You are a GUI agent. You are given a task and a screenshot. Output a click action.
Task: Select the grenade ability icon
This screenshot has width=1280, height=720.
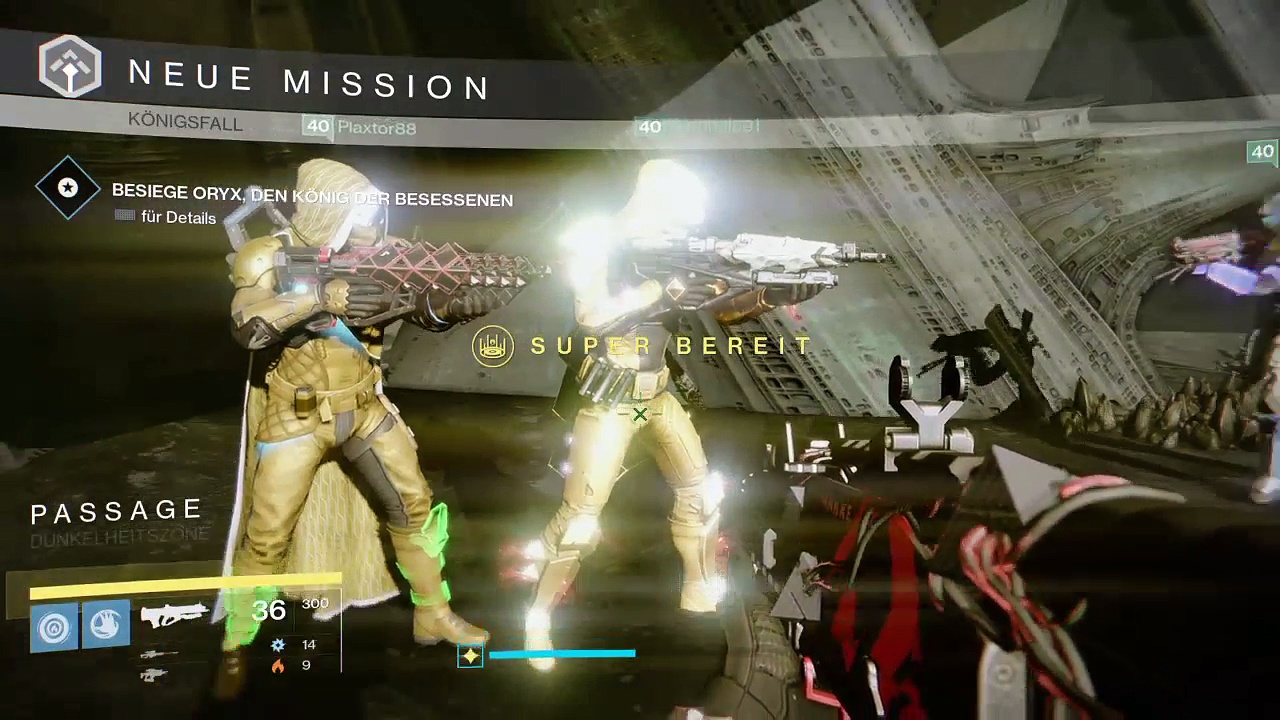click(x=53, y=627)
